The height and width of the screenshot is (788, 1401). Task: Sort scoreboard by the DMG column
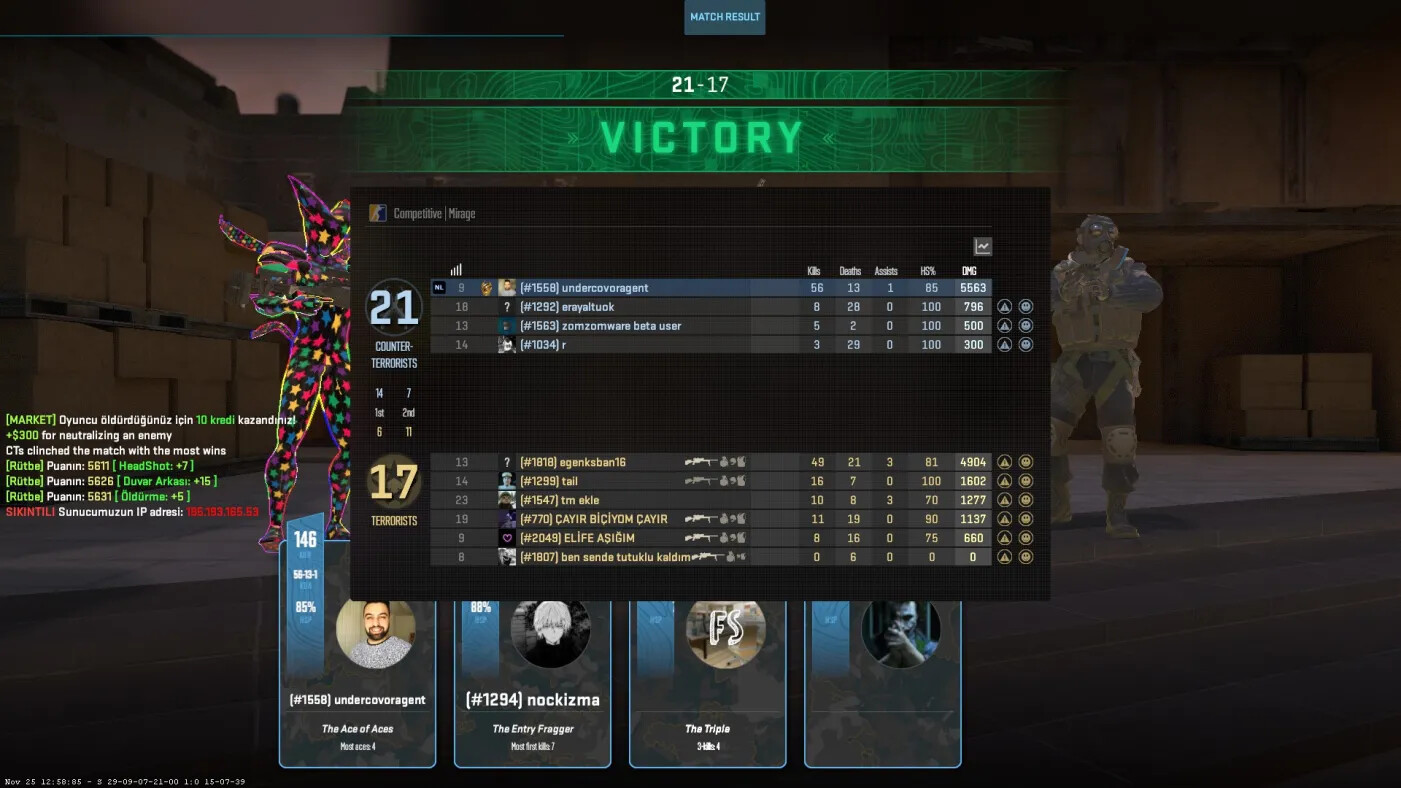tap(968, 271)
